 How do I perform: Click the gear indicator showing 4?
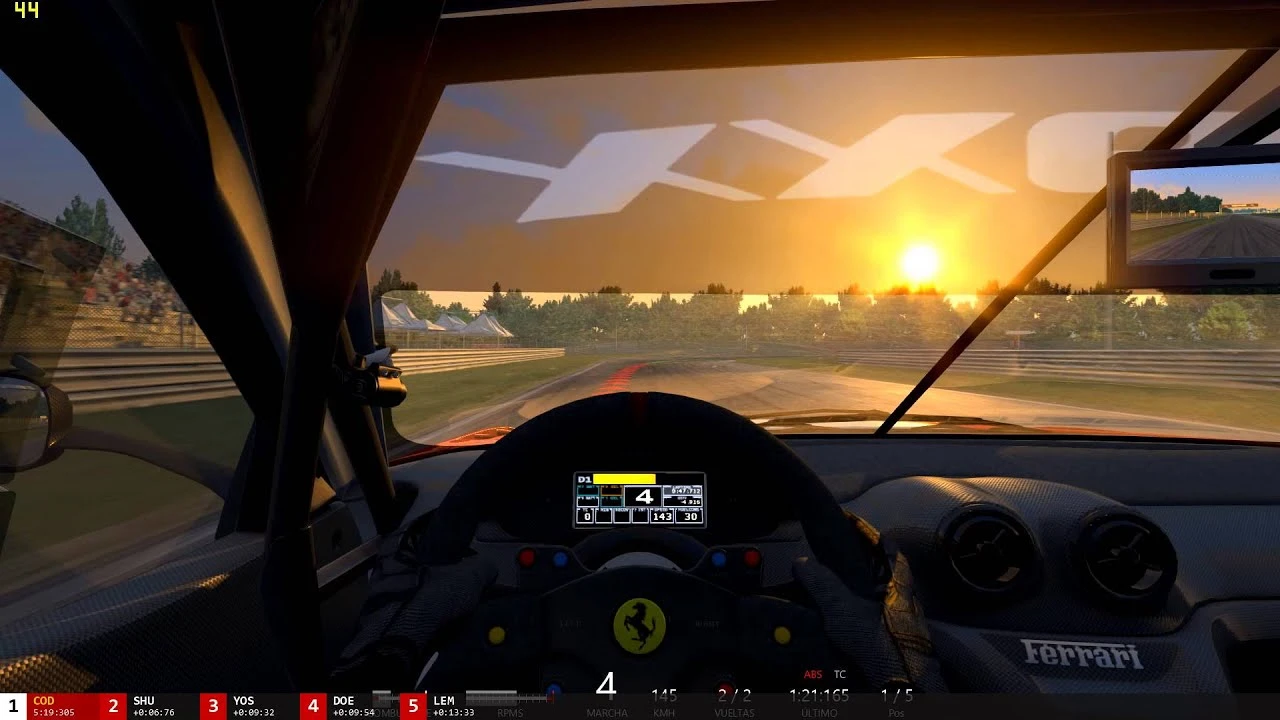click(643, 496)
